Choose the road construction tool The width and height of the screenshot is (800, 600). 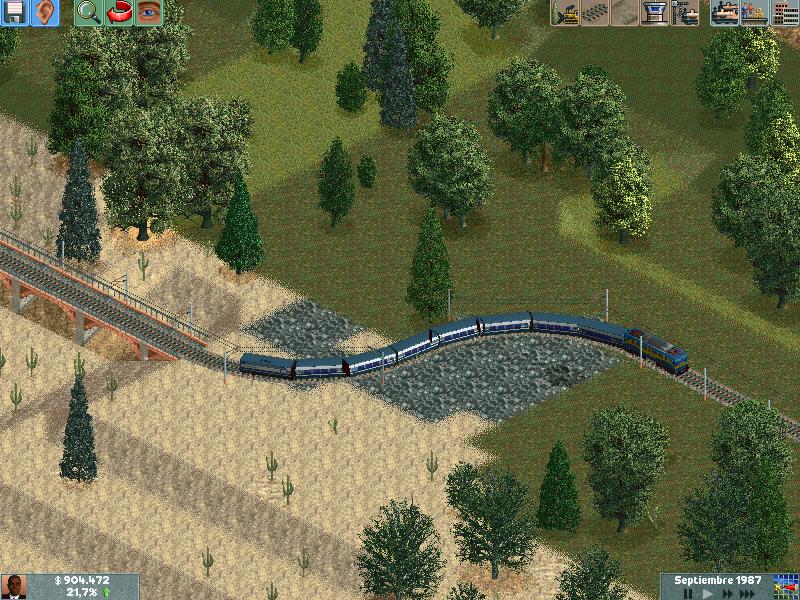[x=625, y=13]
